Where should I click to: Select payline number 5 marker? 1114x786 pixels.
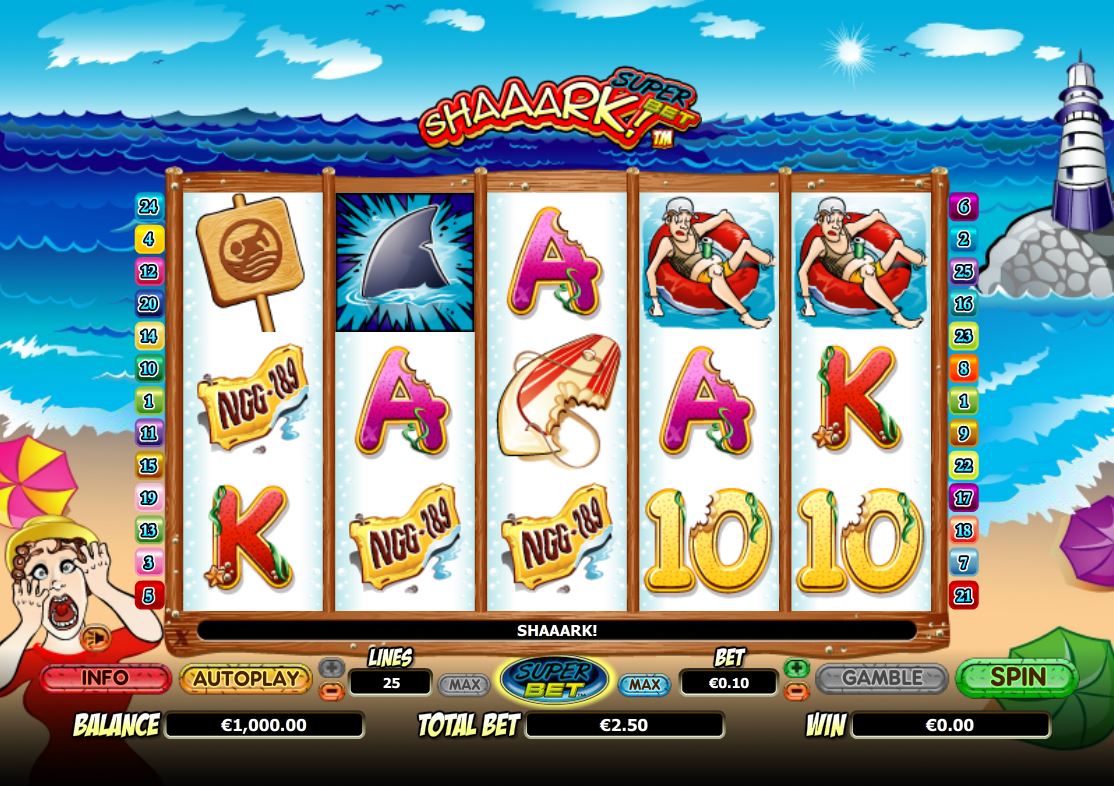pyautogui.click(x=149, y=596)
